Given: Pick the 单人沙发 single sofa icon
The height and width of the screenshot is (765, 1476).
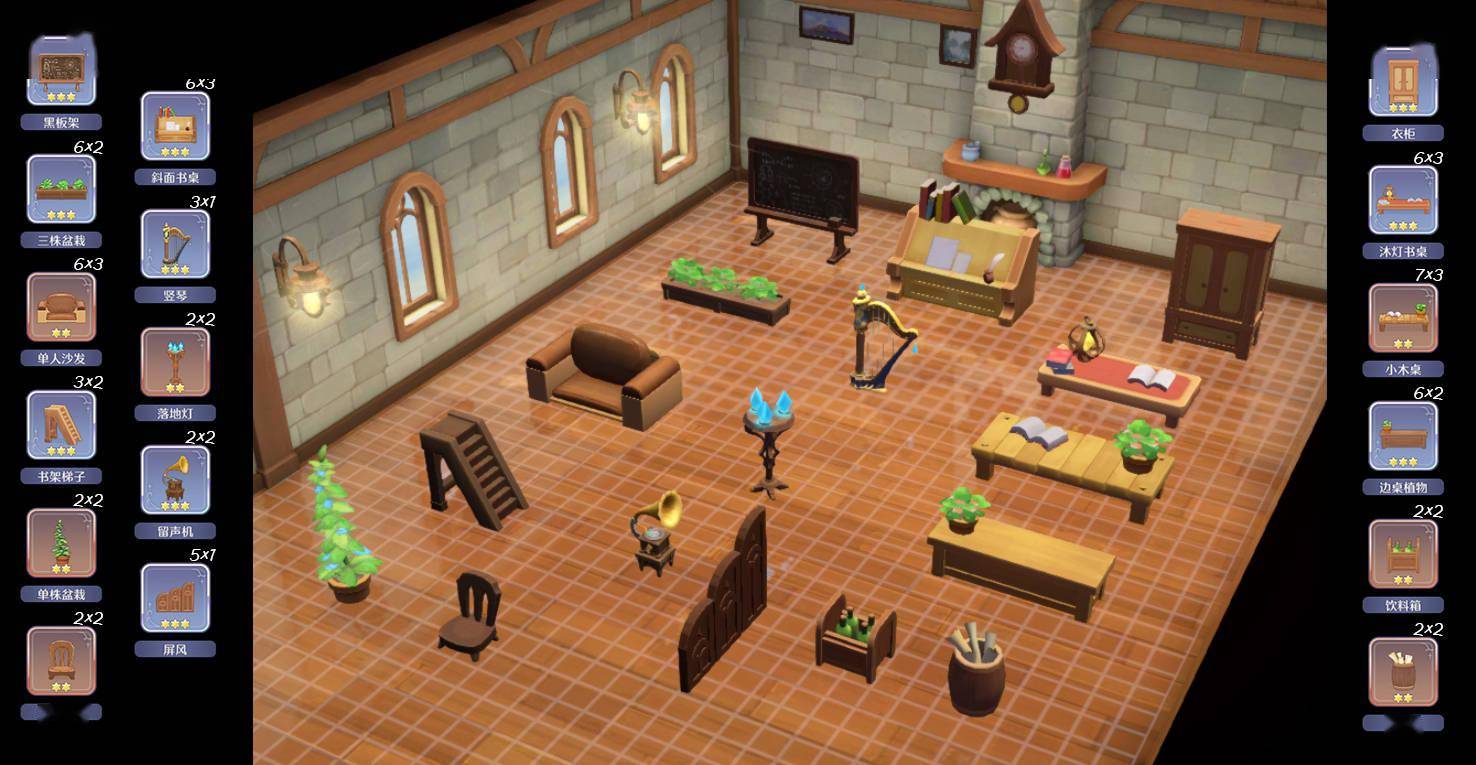Looking at the screenshot, I should (61, 307).
